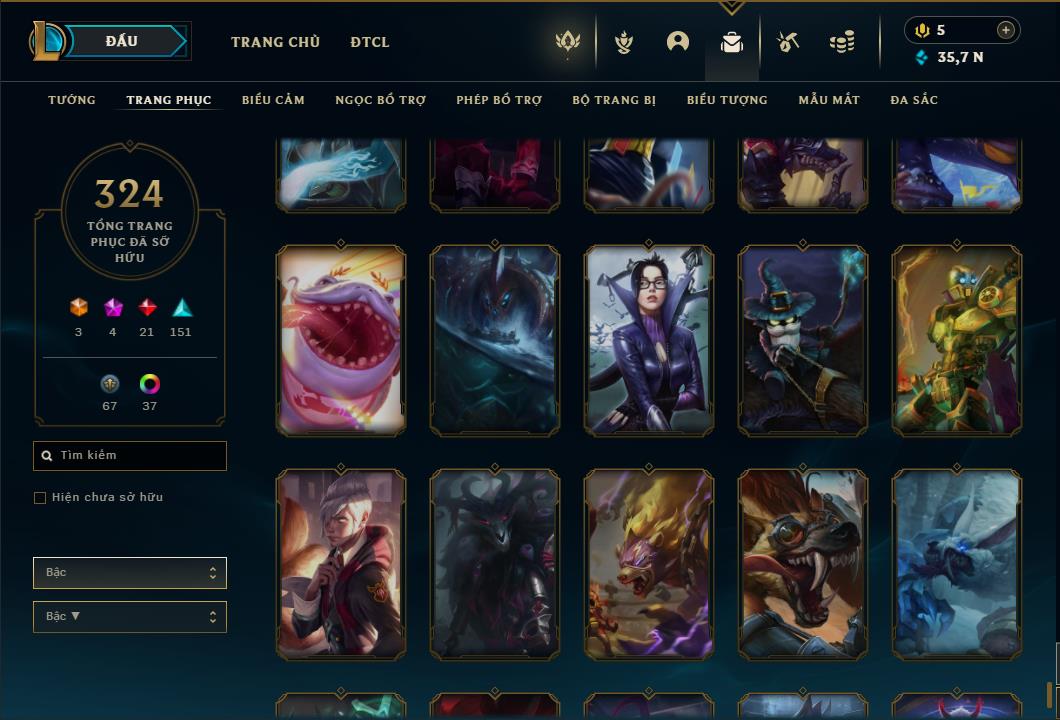Switch to the ĐA SẮC tab
Image resolution: width=1060 pixels, height=720 pixels.
(x=914, y=100)
